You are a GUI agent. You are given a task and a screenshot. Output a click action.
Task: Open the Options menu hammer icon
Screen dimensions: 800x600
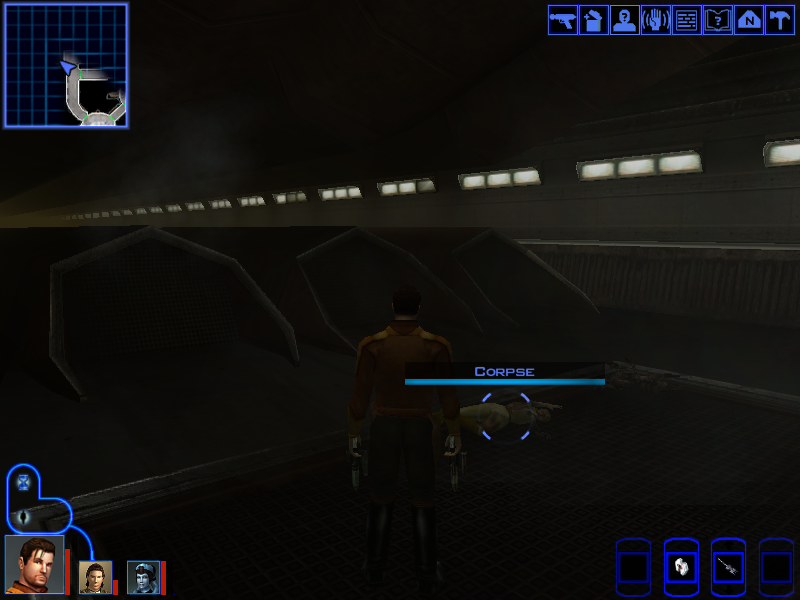point(779,20)
